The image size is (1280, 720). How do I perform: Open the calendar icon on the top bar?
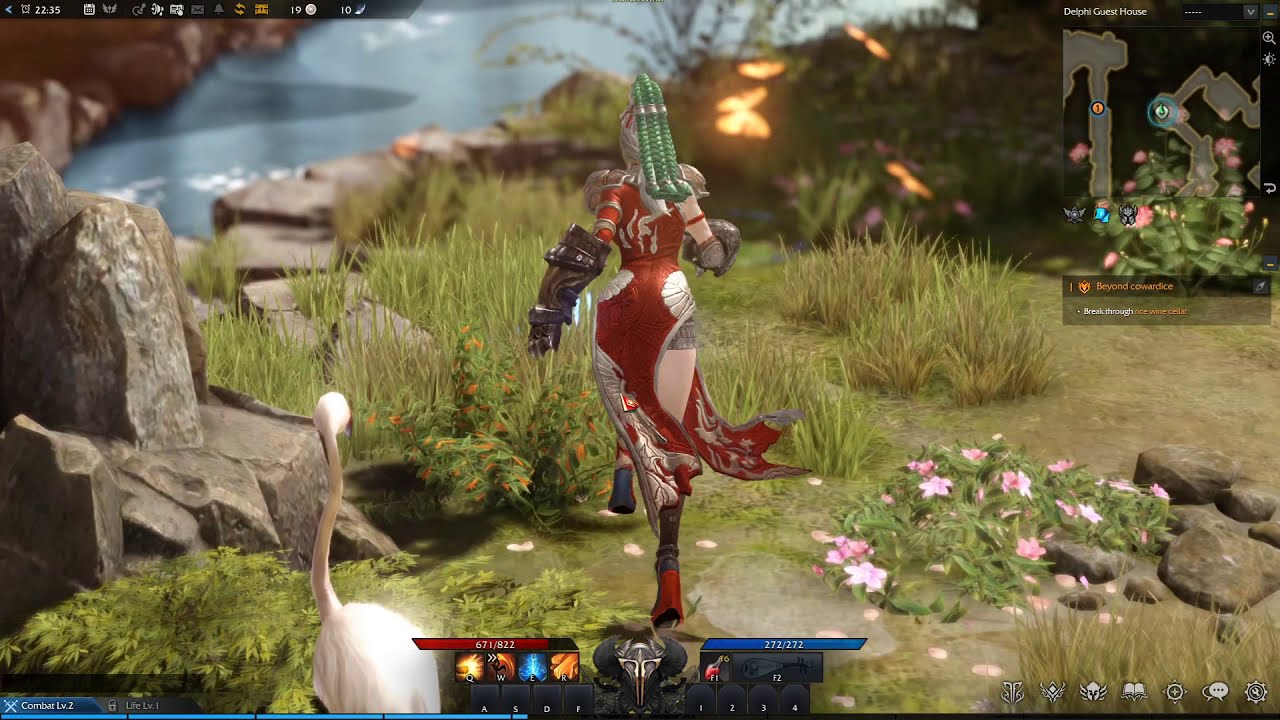88,10
